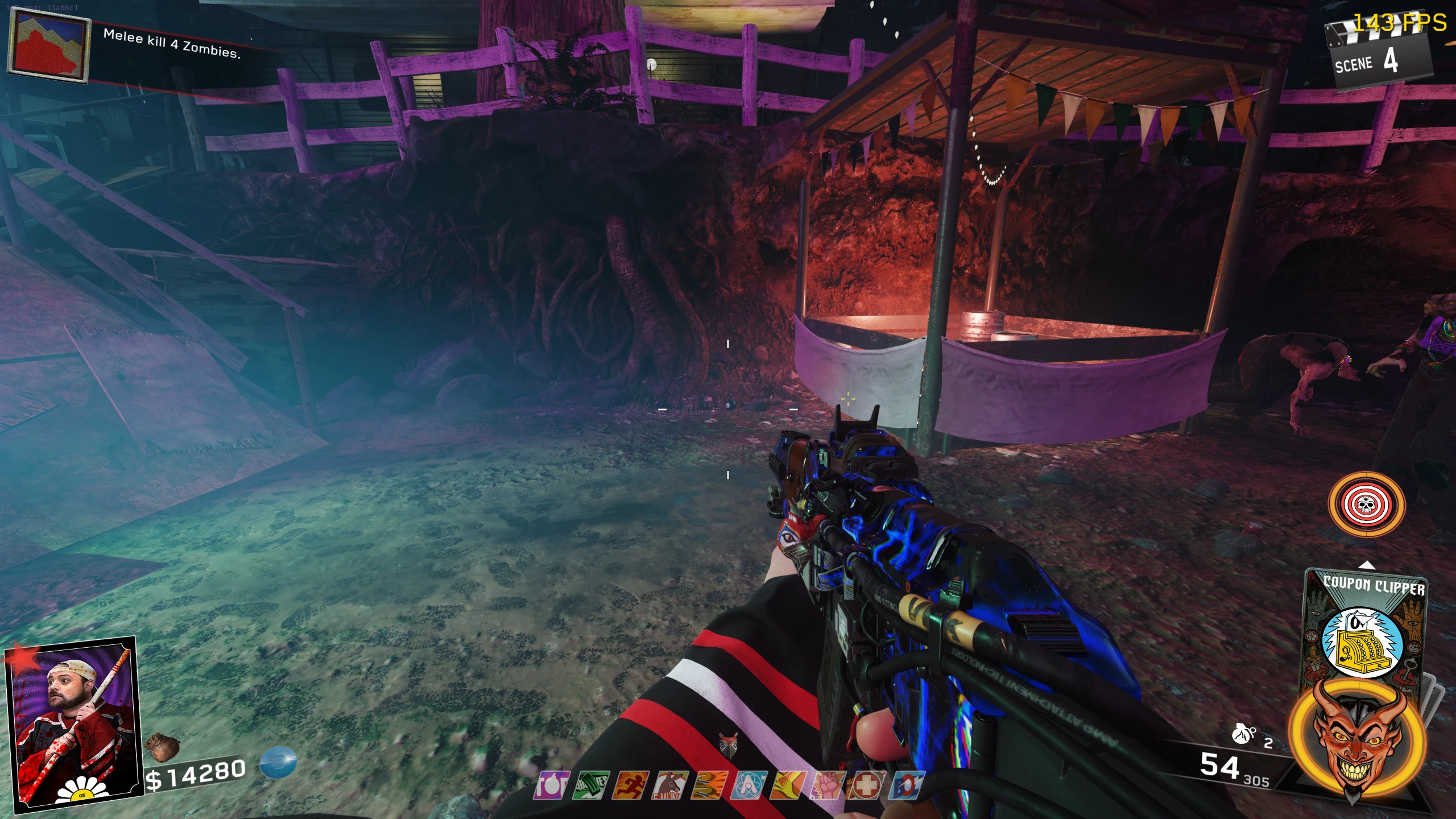Choose the yellow and orange slide perk icon
Image resolution: width=1456 pixels, height=819 pixels.
click(788, 785)
